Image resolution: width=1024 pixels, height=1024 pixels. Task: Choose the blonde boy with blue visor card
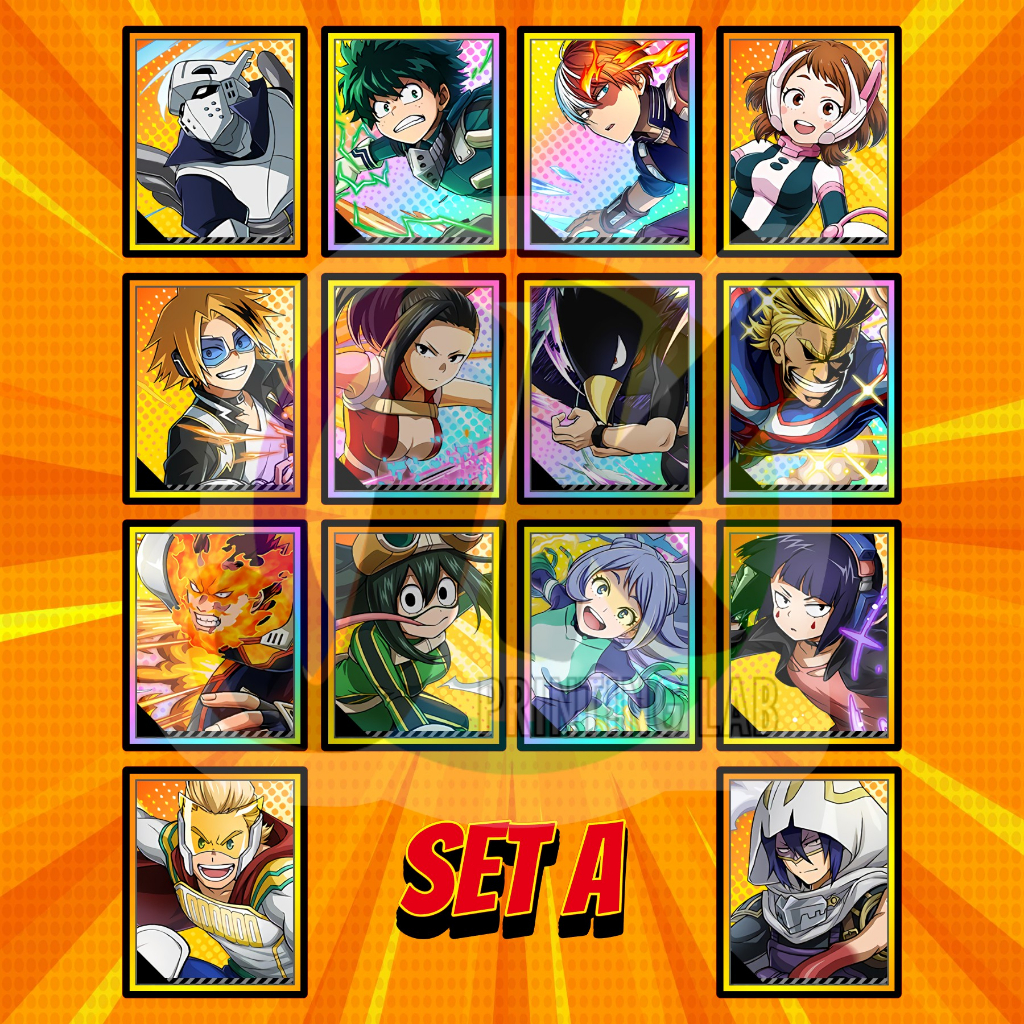pos(215,388)
